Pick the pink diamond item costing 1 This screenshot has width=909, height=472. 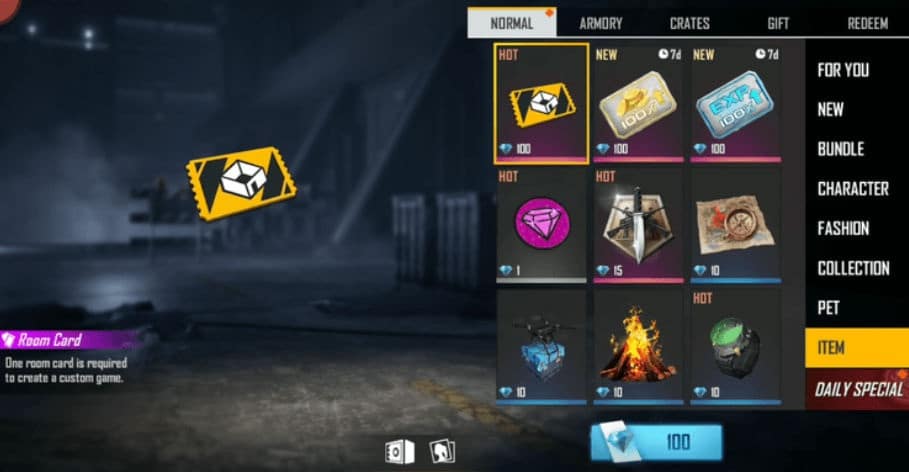pos(541,224)
